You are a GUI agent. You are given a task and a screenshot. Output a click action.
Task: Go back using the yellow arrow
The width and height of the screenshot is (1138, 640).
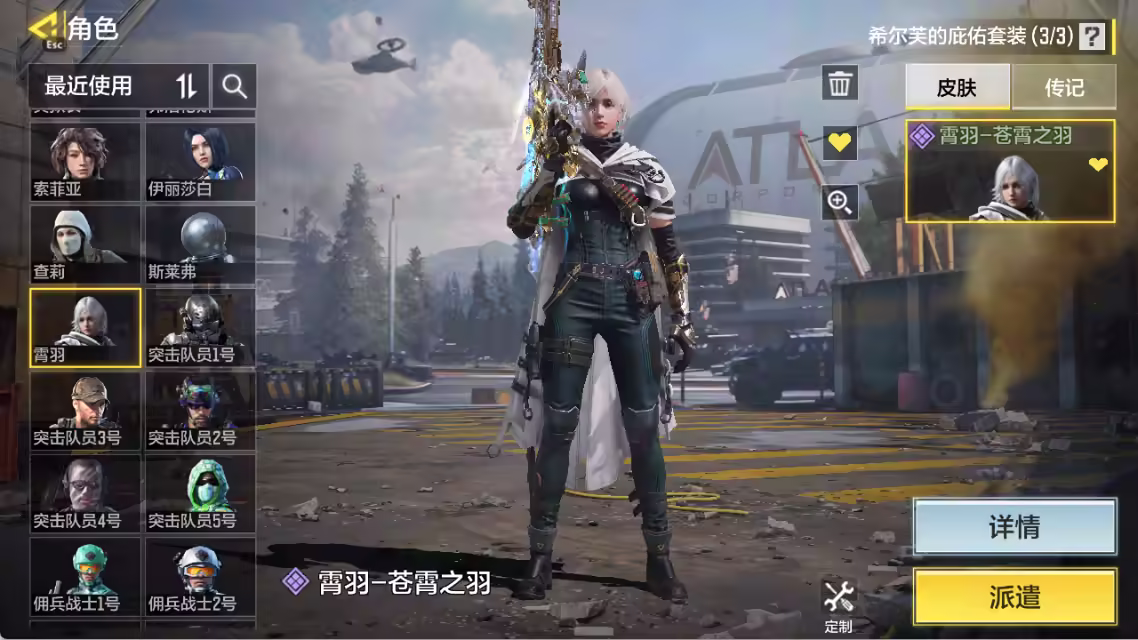click(44, 28)
